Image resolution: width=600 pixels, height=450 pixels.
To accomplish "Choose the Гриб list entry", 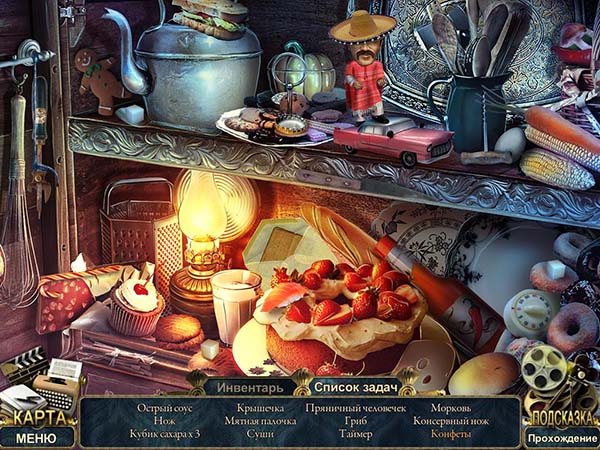I will 355,421.
